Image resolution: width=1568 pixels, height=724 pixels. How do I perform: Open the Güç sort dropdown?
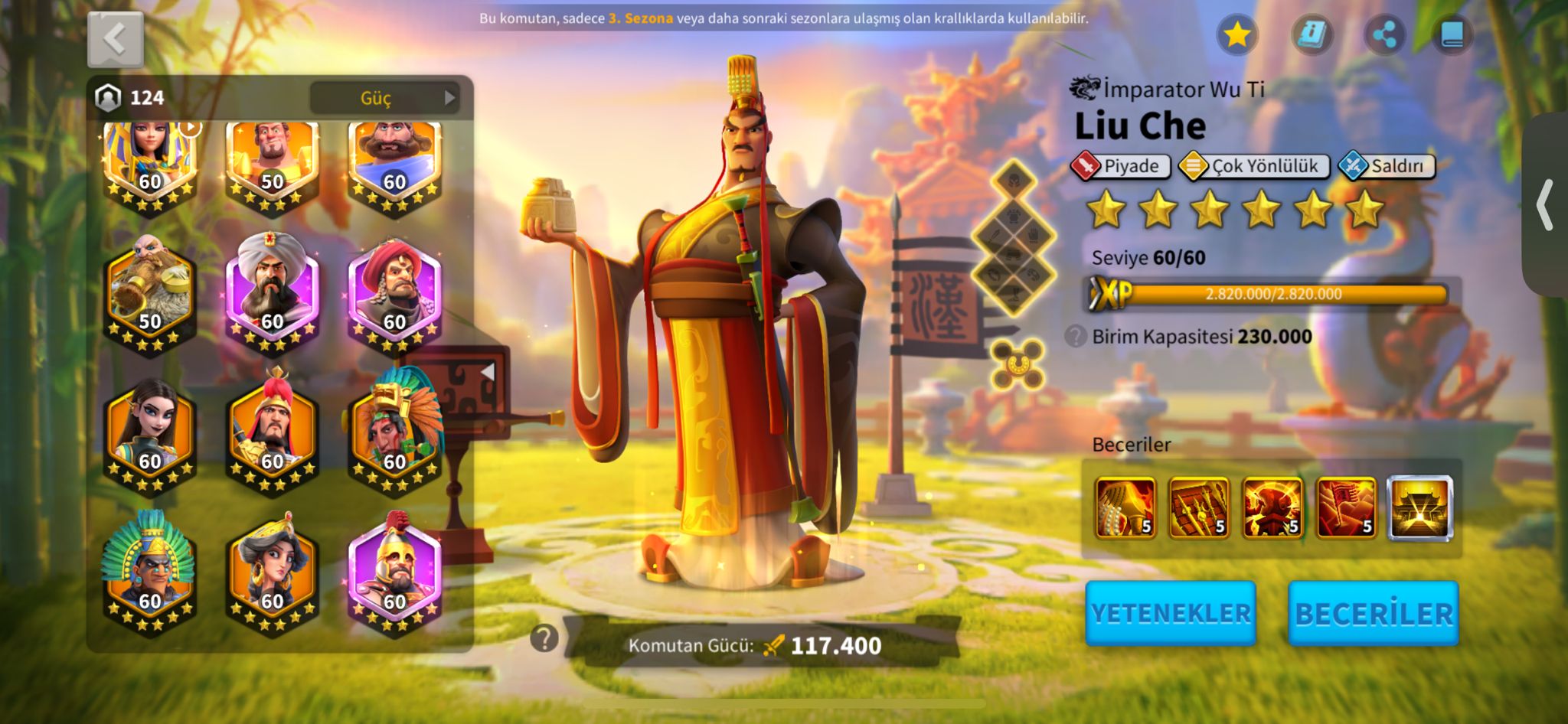click(384, 98)
